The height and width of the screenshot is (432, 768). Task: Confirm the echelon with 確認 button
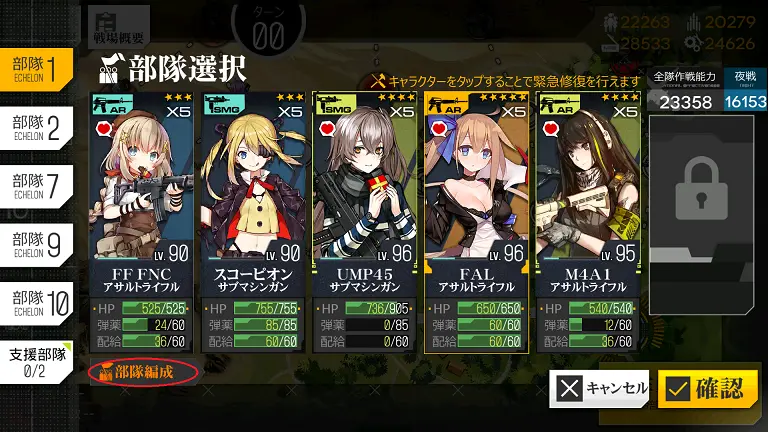[x=706, y=389]
